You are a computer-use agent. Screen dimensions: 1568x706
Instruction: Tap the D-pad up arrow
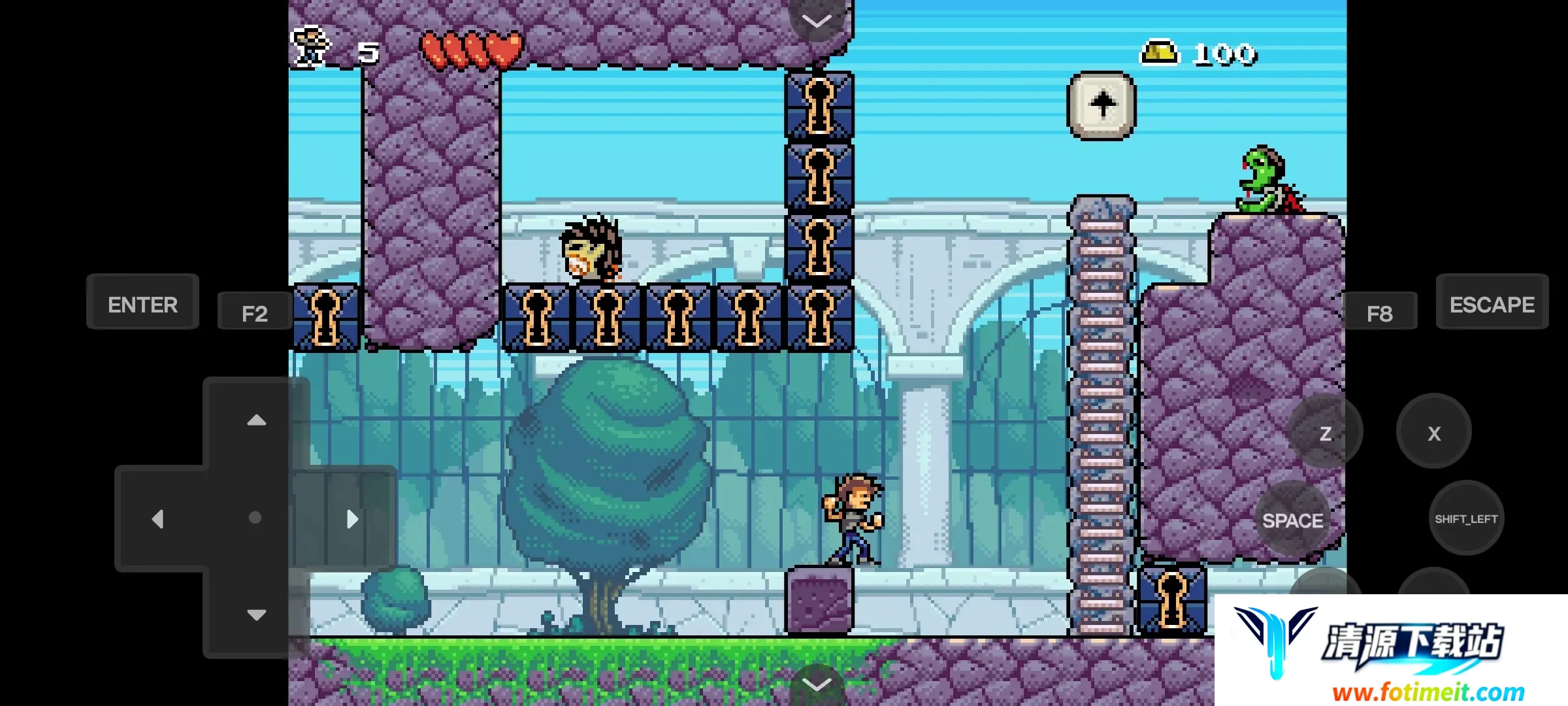pos(256,420)
